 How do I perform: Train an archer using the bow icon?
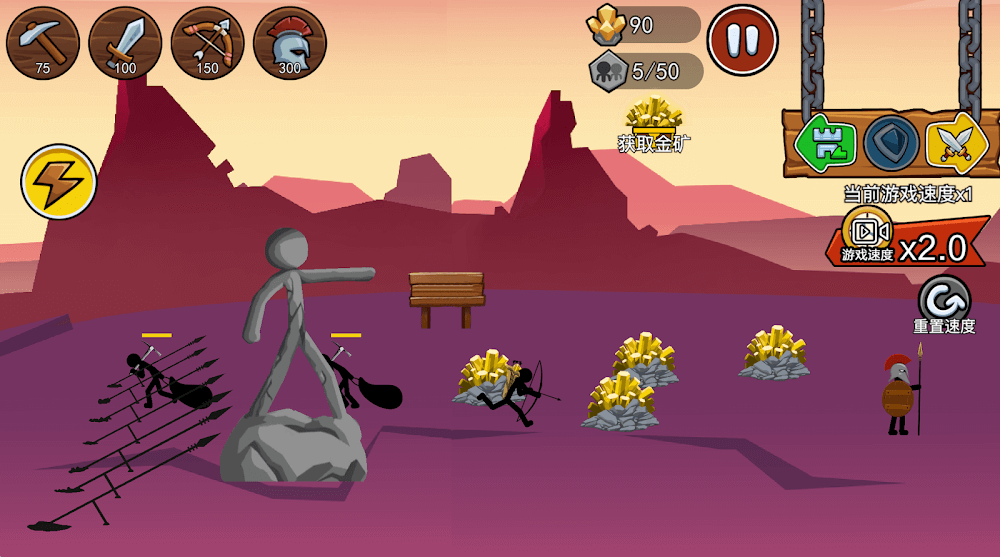click(207, 43)
